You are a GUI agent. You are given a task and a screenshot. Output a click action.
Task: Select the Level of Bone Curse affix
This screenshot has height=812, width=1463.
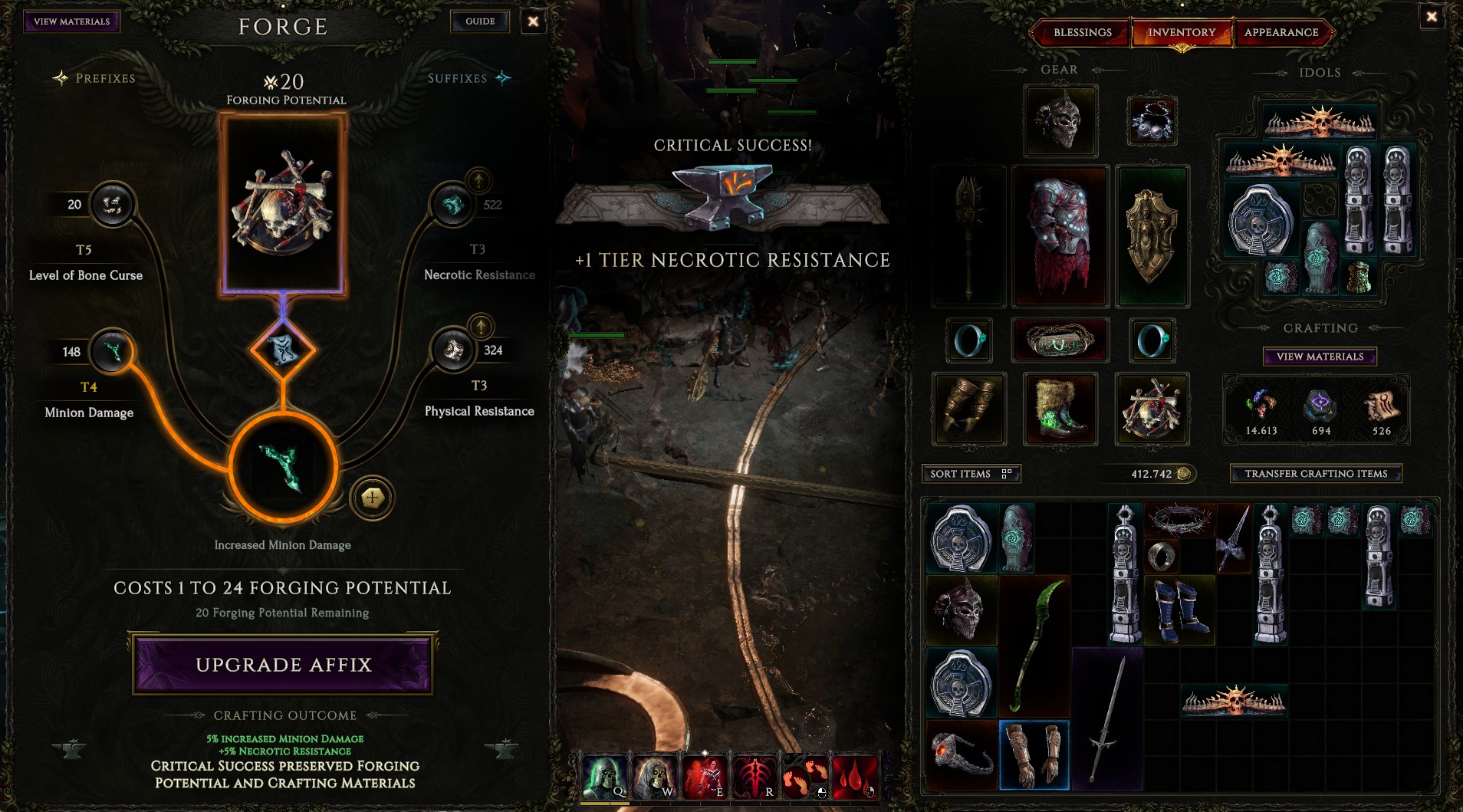pos(113,205)
